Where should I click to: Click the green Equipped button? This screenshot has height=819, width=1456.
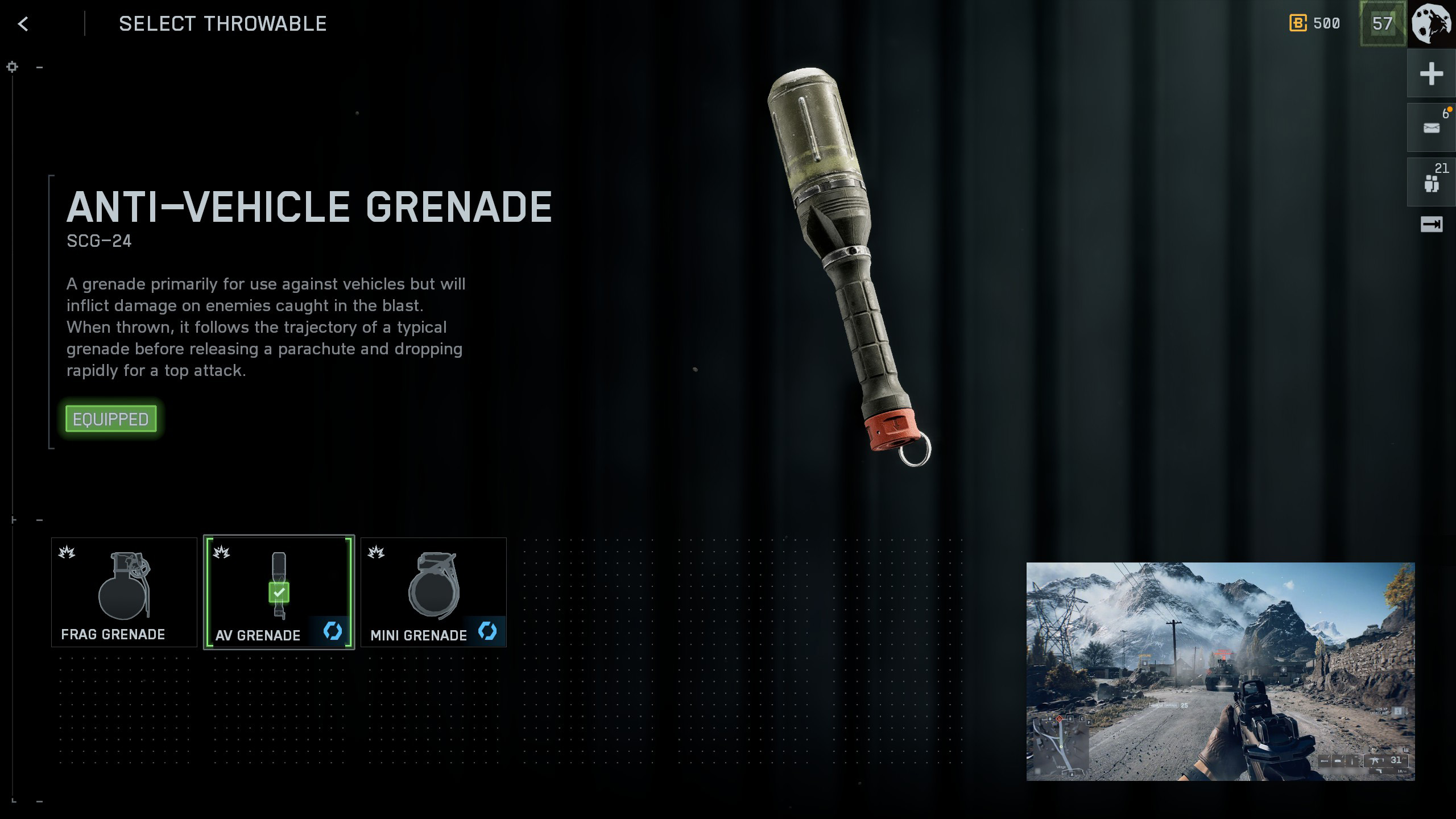click(111, 419)
